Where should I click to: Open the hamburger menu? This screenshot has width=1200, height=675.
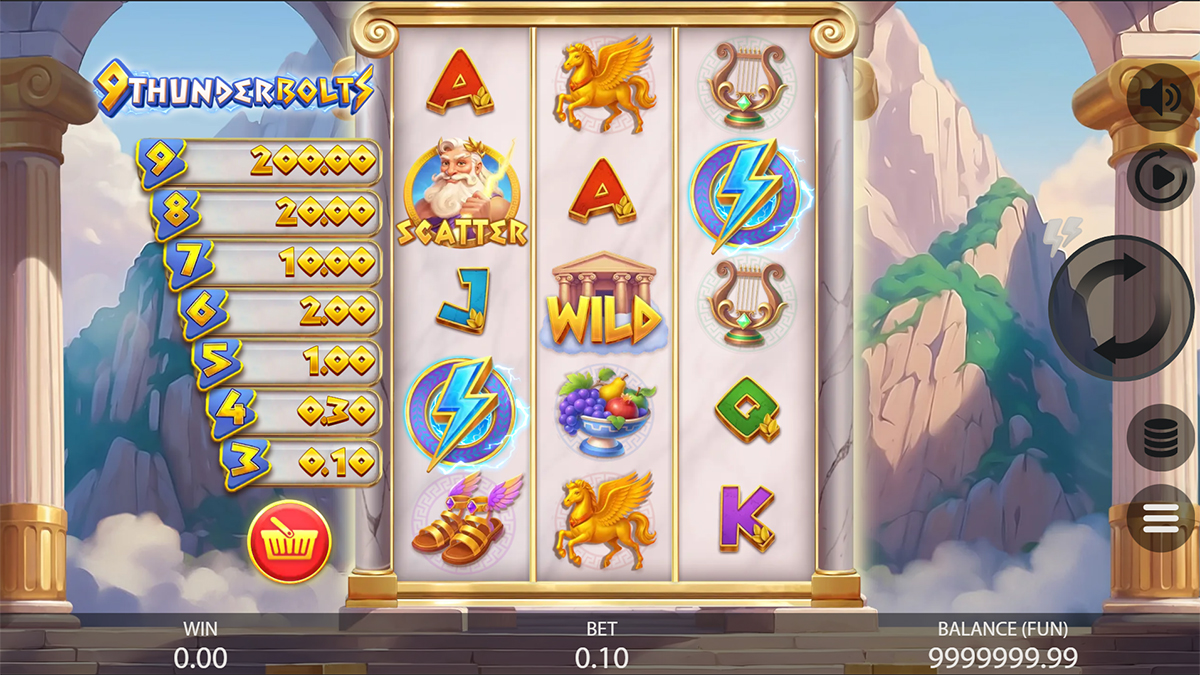1160,517
